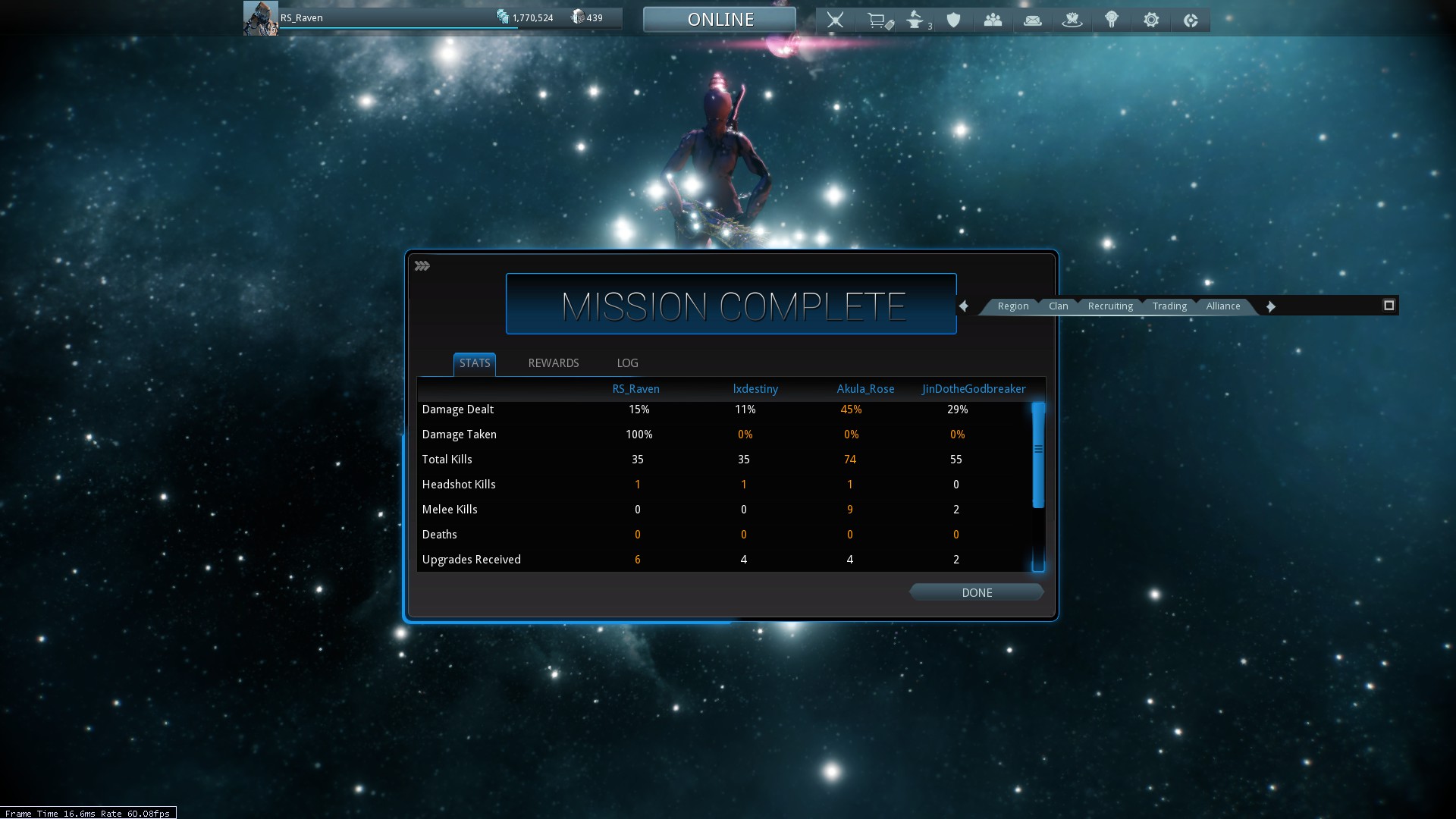This screenshot has width=1456, height=819.
Task: Open the gear settings icon
Action: click(x=1151, y=20)
